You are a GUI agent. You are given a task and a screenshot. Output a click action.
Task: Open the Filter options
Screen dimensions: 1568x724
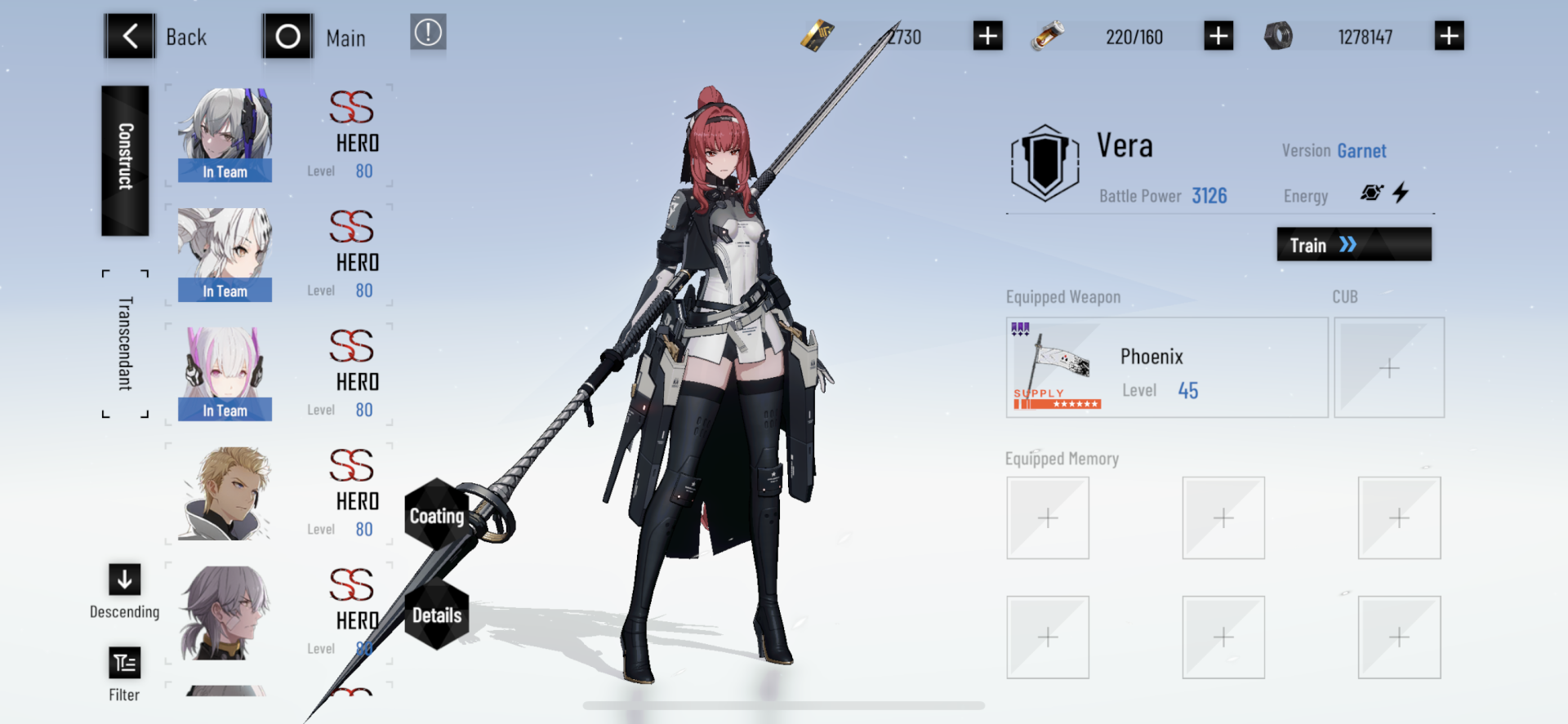click(x=124, y=663)
